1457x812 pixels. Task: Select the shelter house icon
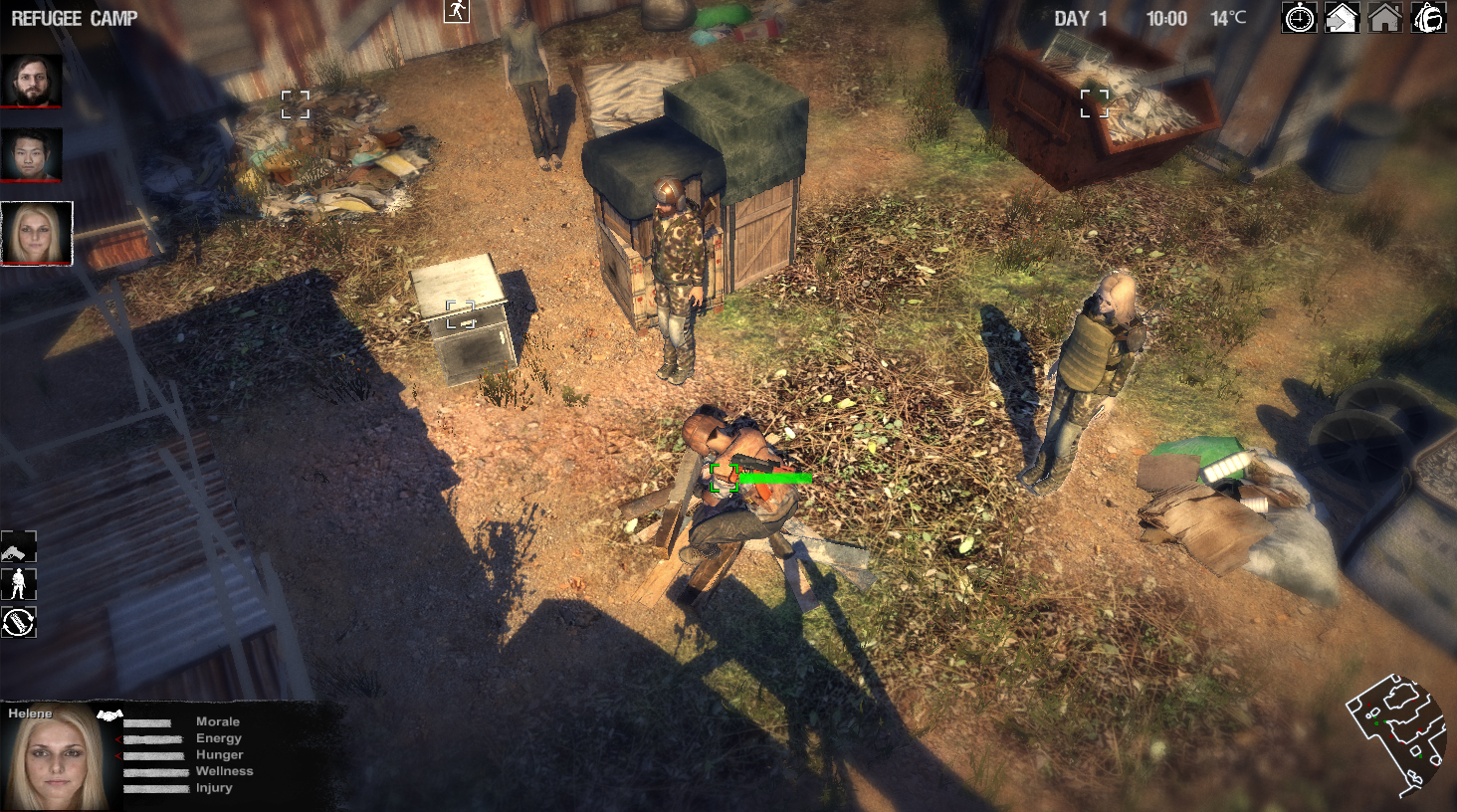pos(1383,18)
